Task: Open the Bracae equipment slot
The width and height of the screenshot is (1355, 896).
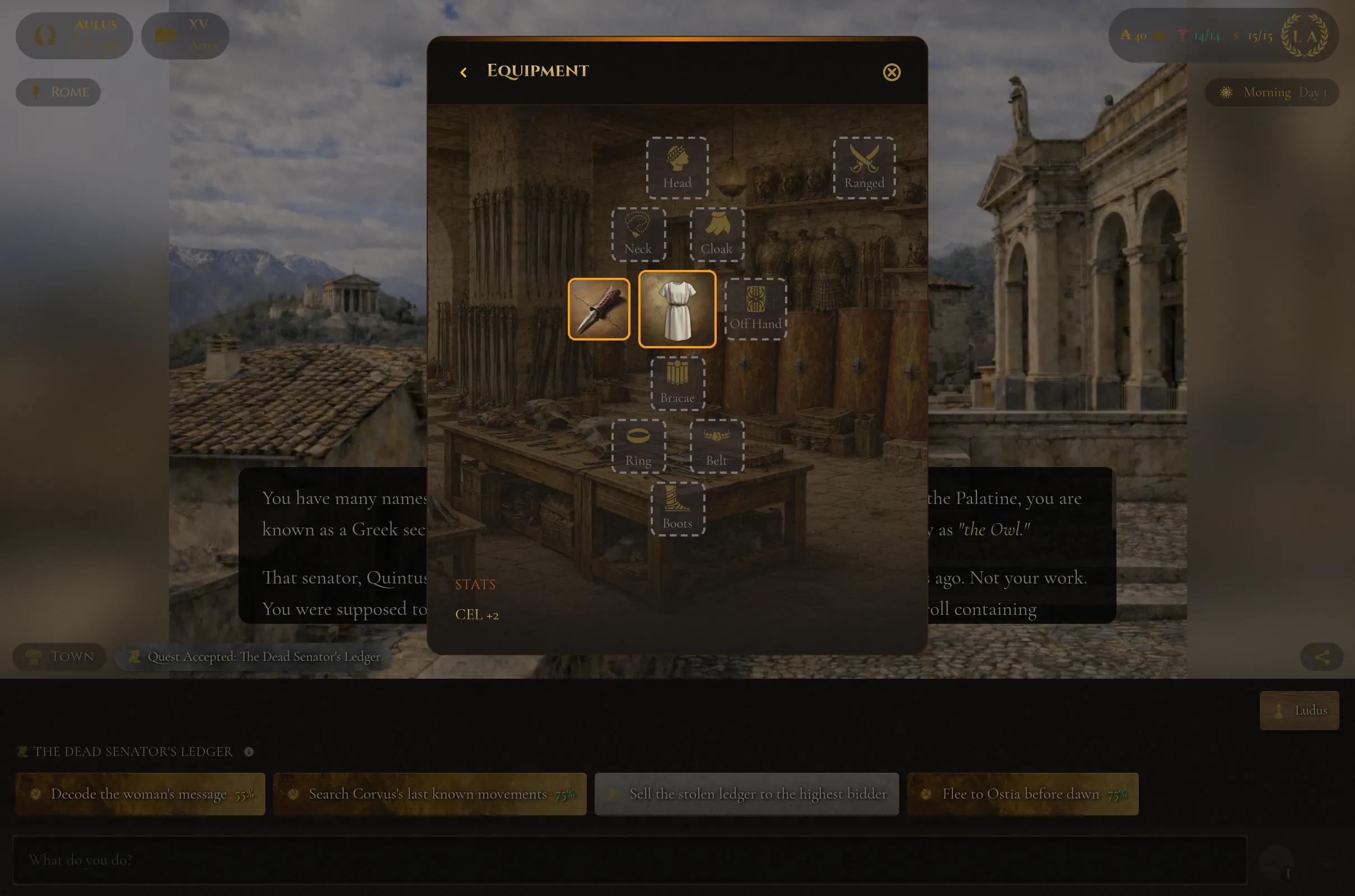Action: tap(677, 383)
